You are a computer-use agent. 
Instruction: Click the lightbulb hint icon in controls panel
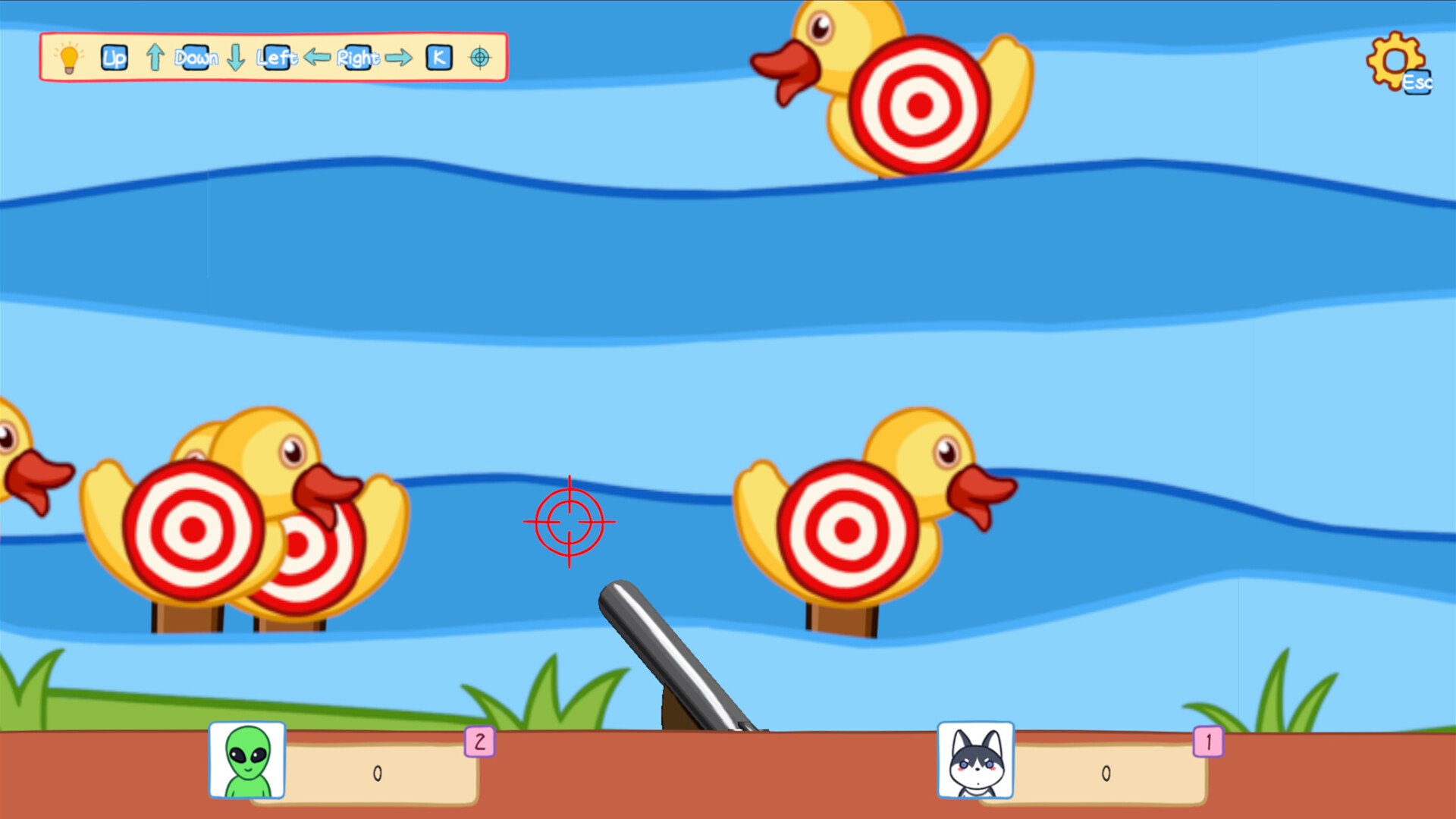click(x=69, y=58)
